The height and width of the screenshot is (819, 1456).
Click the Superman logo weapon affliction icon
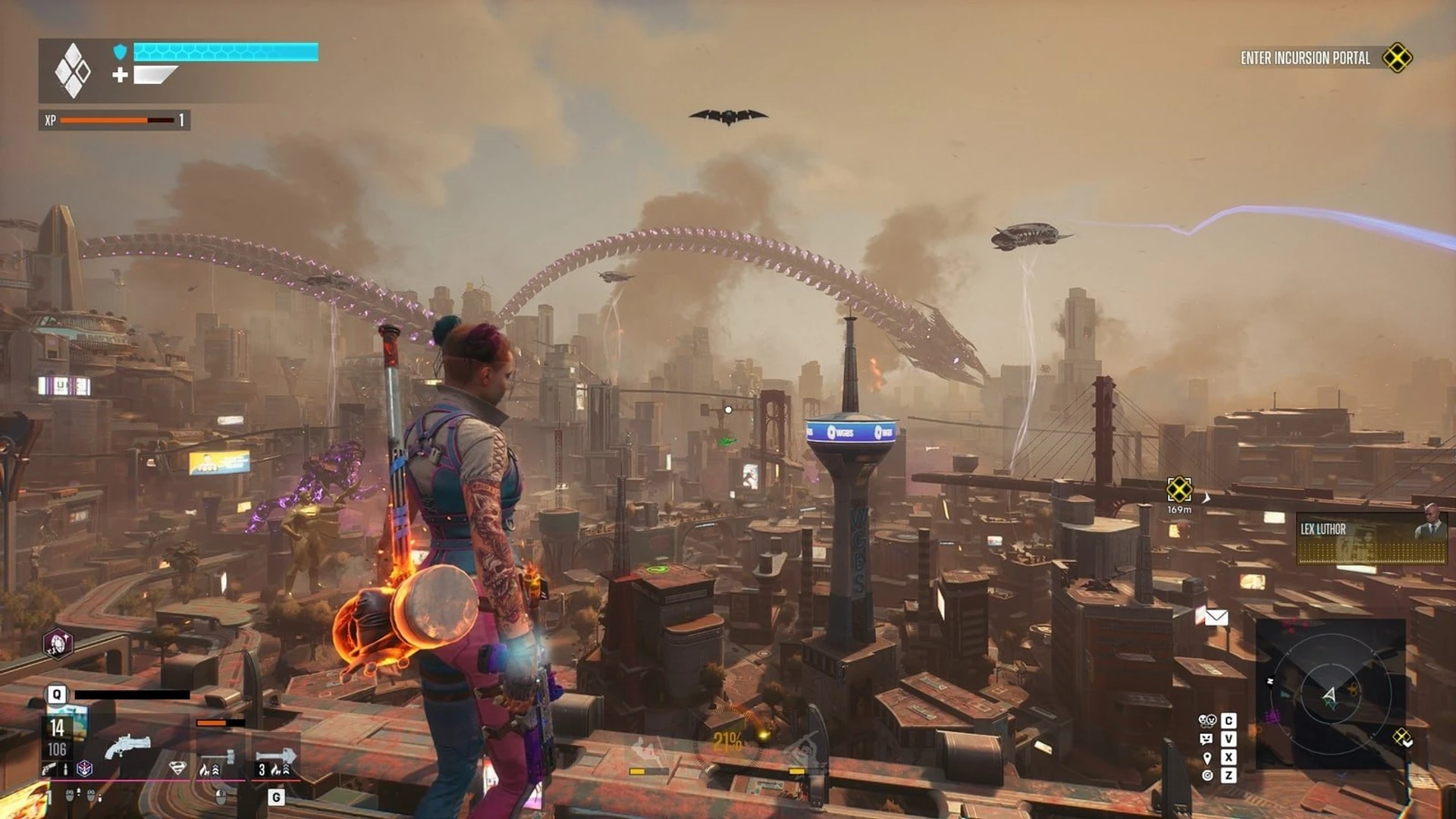(x=177, y=768)
